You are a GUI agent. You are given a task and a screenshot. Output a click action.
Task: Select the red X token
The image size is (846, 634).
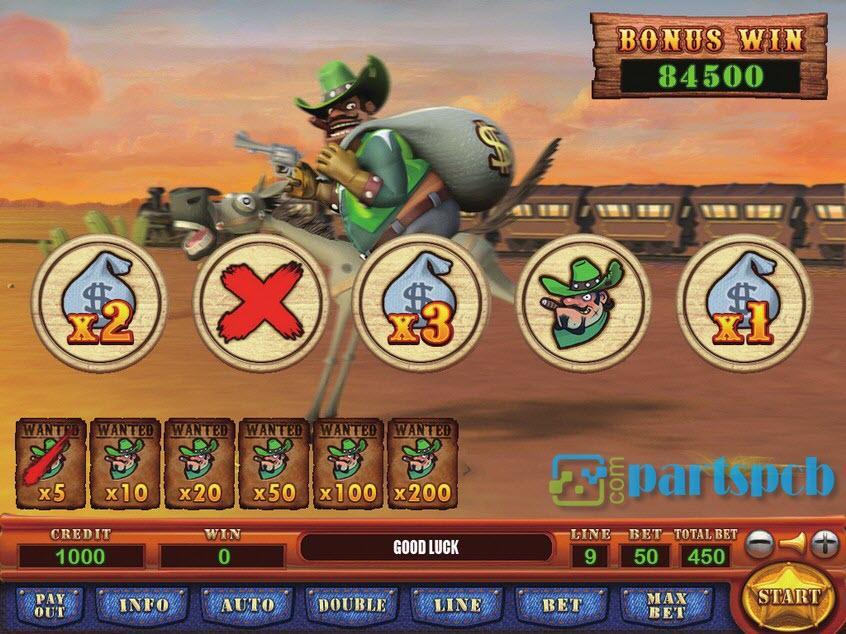pos(260,301)
